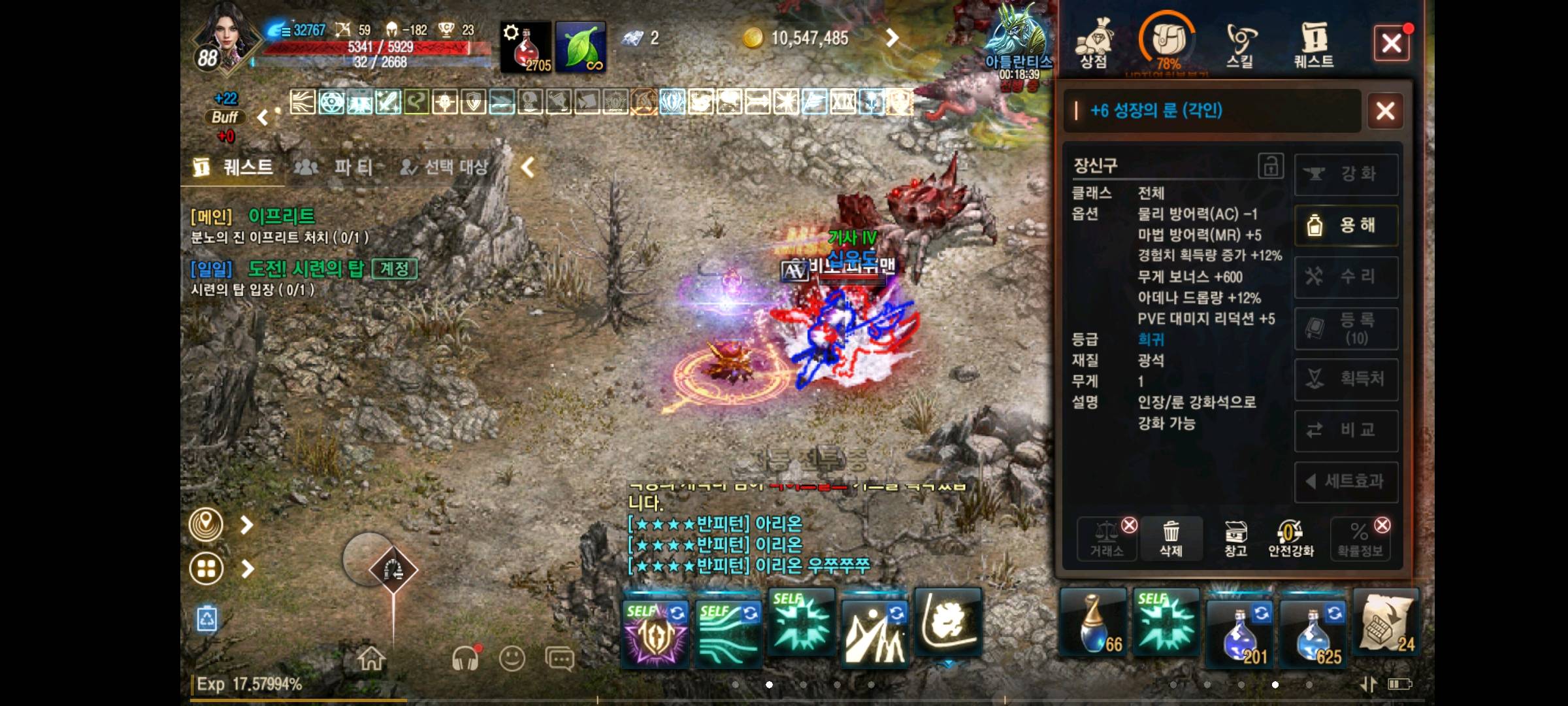Collapse the quest panel with left chevron
1568x706 pixels.
(527, 167)
